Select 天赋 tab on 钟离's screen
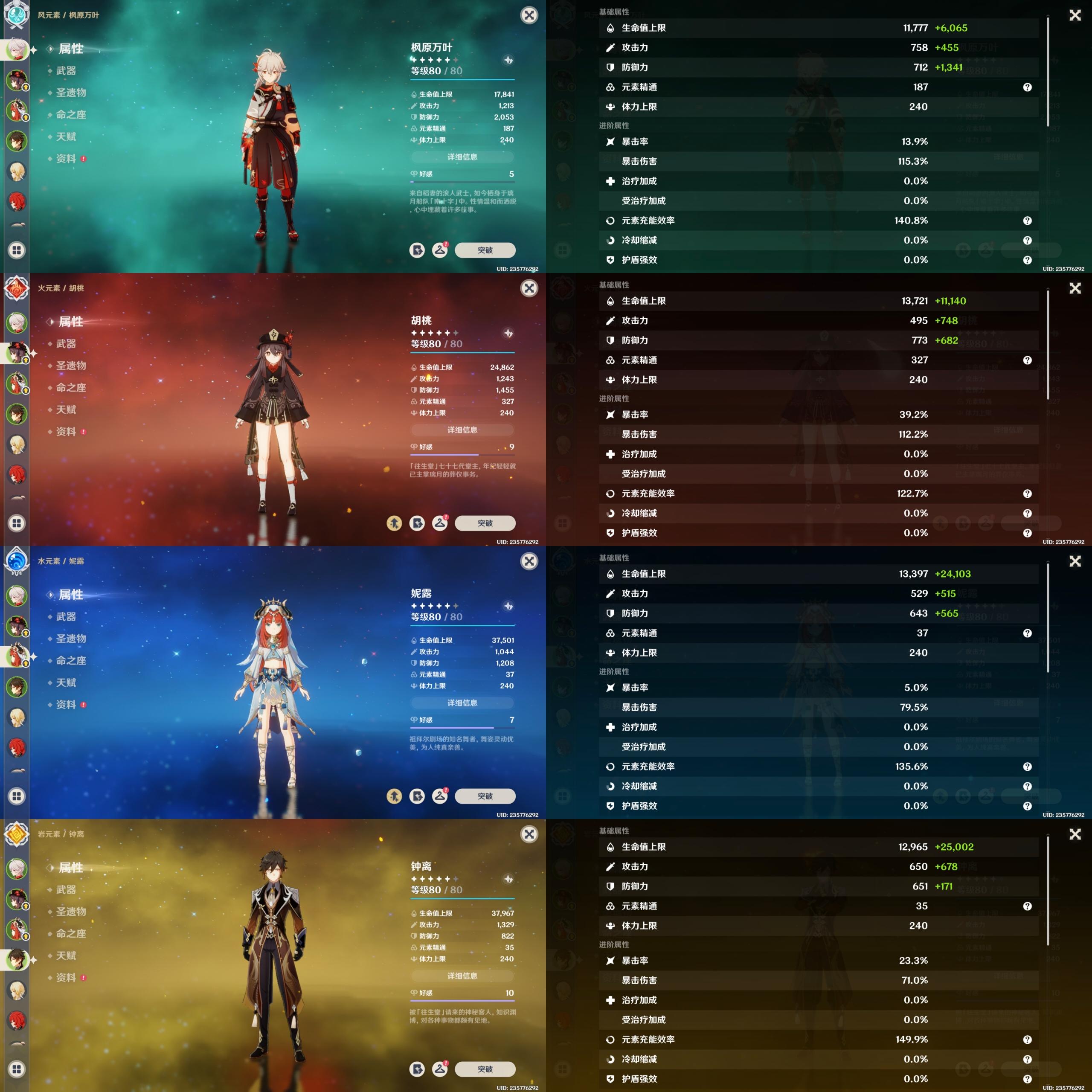The width and height of the screenshot is (1092, 1092). [66, 956]
